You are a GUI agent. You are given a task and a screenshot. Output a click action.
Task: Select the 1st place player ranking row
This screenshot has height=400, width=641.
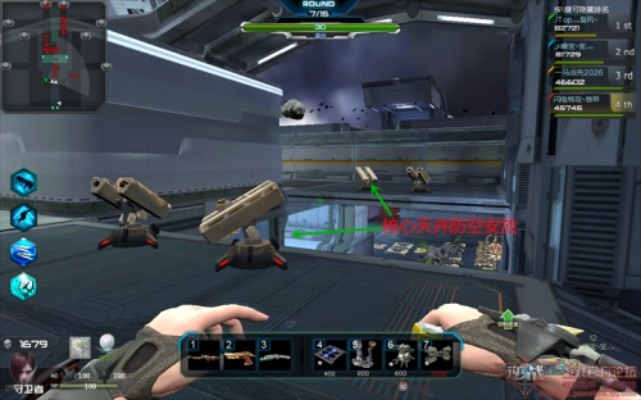coord(591,27)
